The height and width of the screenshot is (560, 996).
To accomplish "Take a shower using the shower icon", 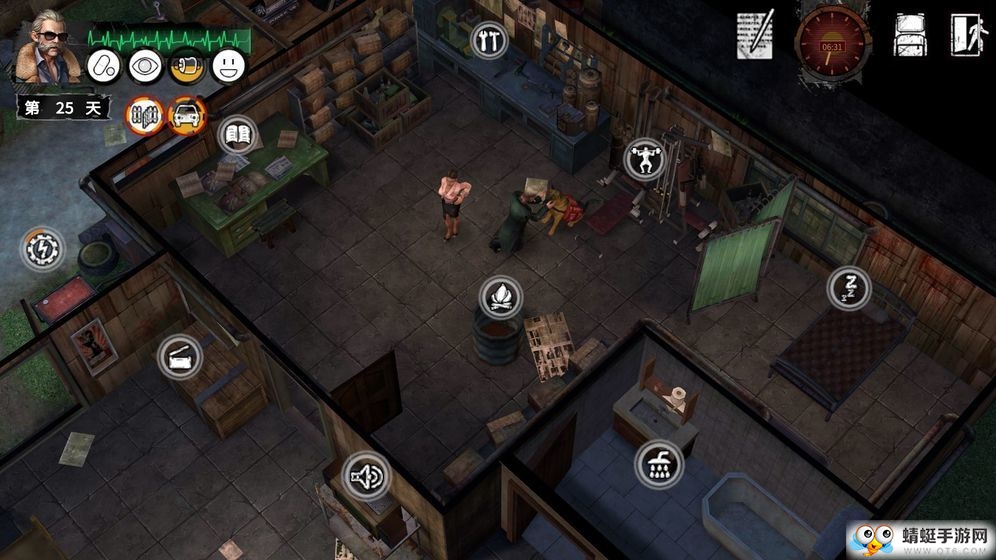I will 659,462.
